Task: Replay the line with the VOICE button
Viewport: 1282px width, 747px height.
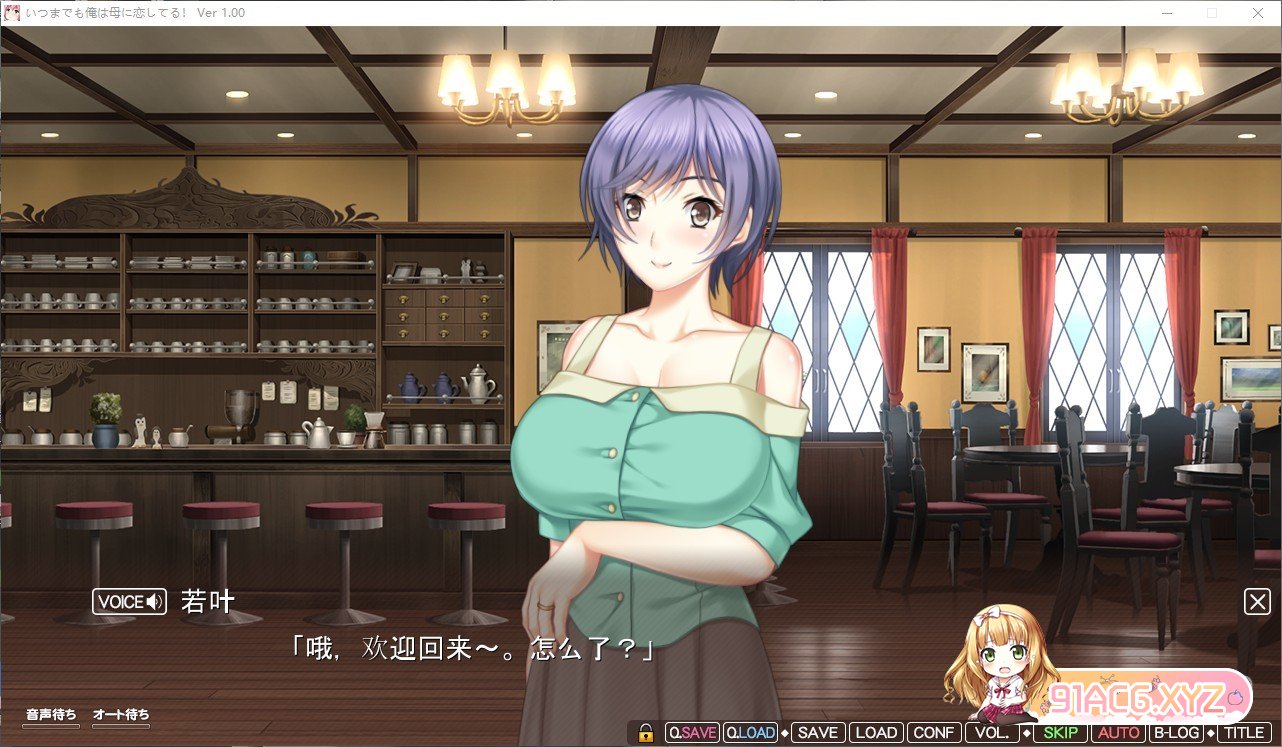Action: (x=129, y=602)
